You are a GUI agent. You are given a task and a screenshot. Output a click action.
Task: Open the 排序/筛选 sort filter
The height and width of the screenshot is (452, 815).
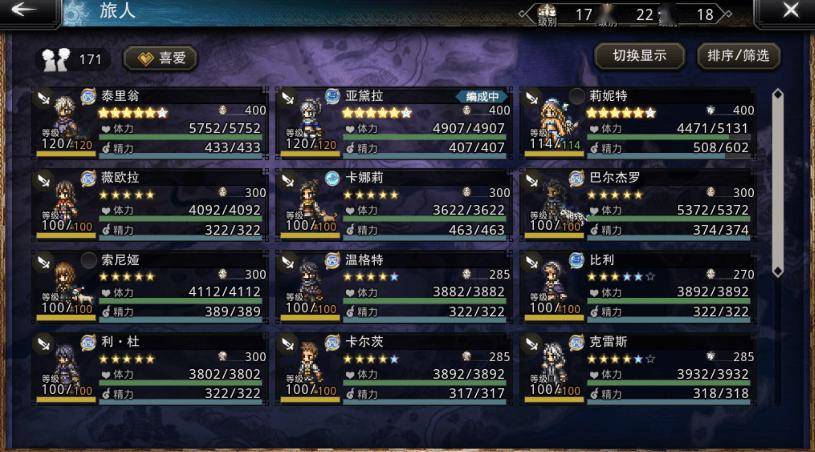738,56
